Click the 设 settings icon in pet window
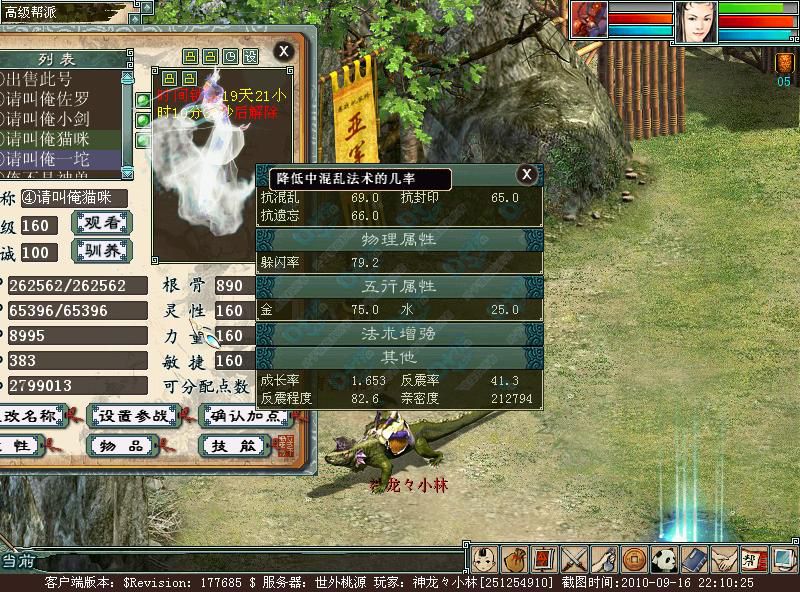Image resolution: width=800 pixels, height=592 pixels. pyautogui.click(x=251, y=56)
